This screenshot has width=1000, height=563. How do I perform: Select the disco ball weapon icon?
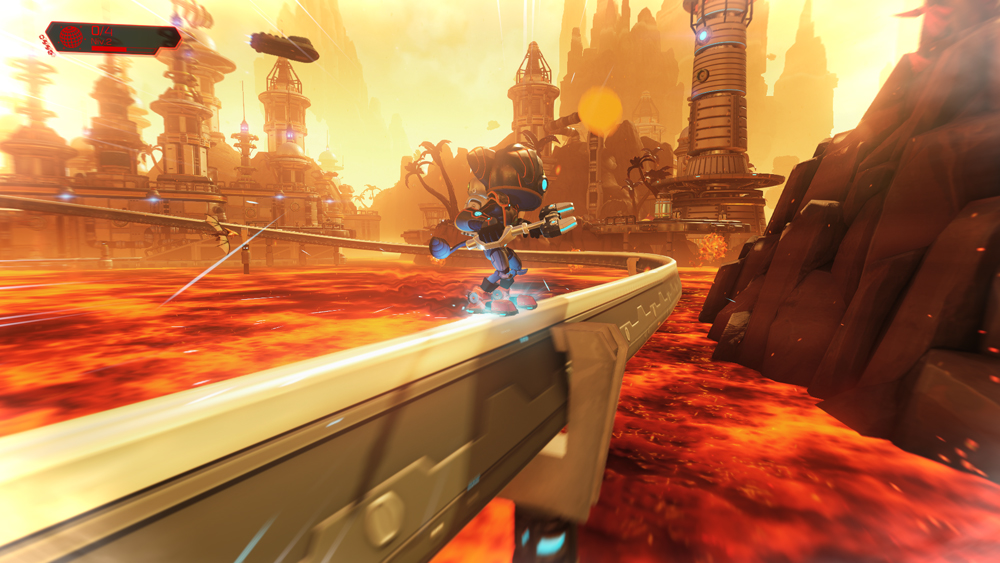72,37
